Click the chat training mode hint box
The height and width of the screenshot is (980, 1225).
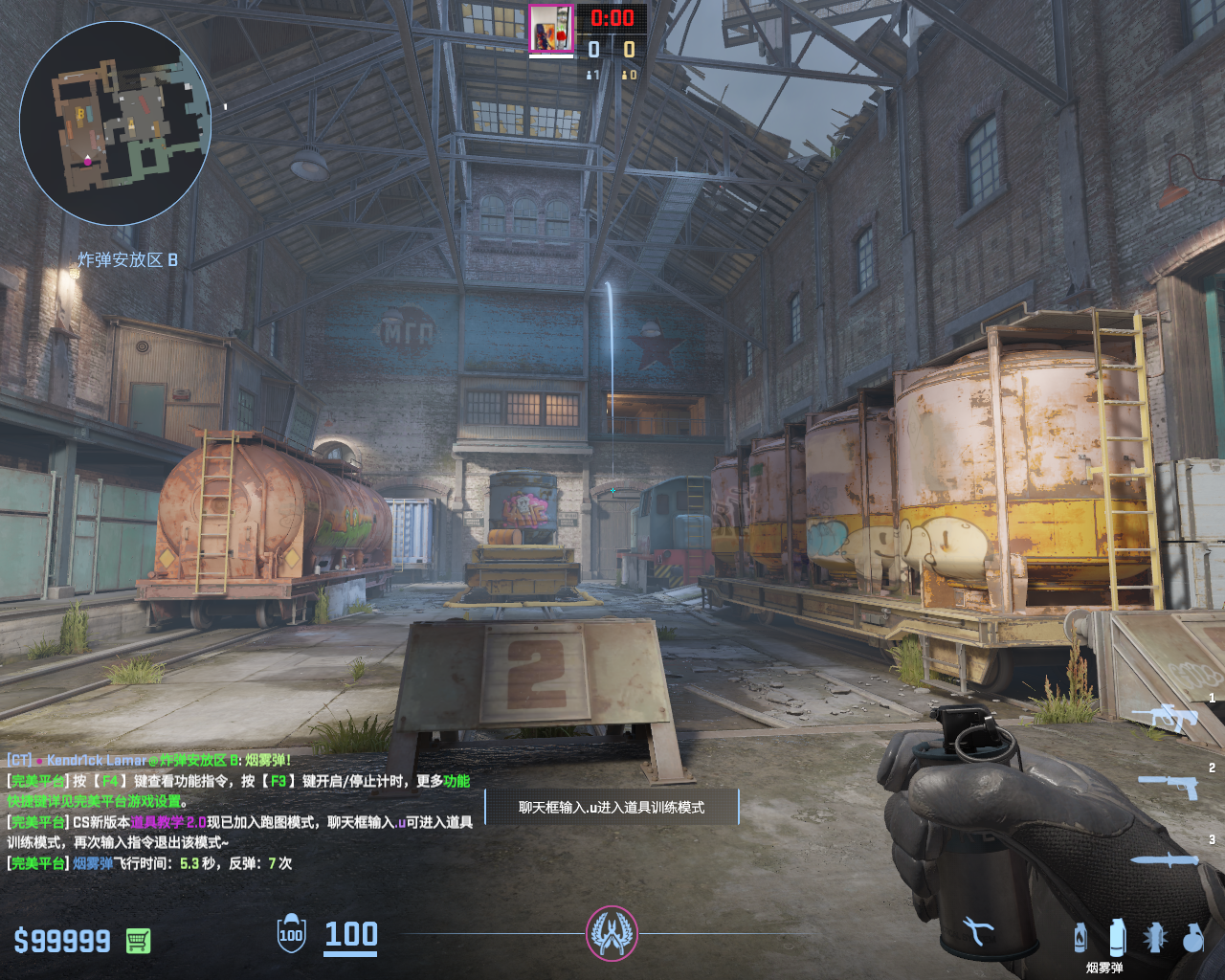click(x=612, y=807)
